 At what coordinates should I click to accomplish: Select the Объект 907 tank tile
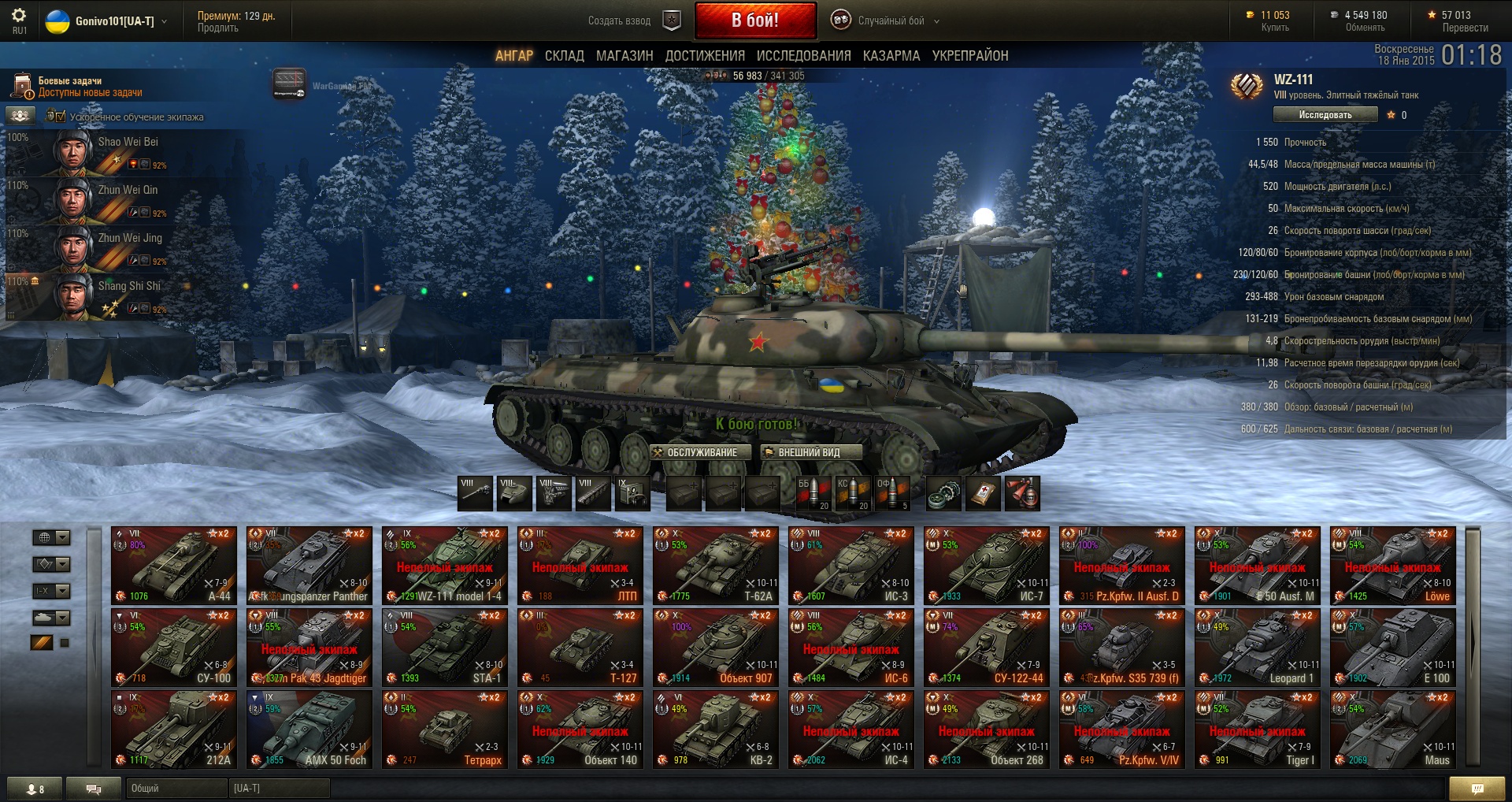click(x=716, y=647)
